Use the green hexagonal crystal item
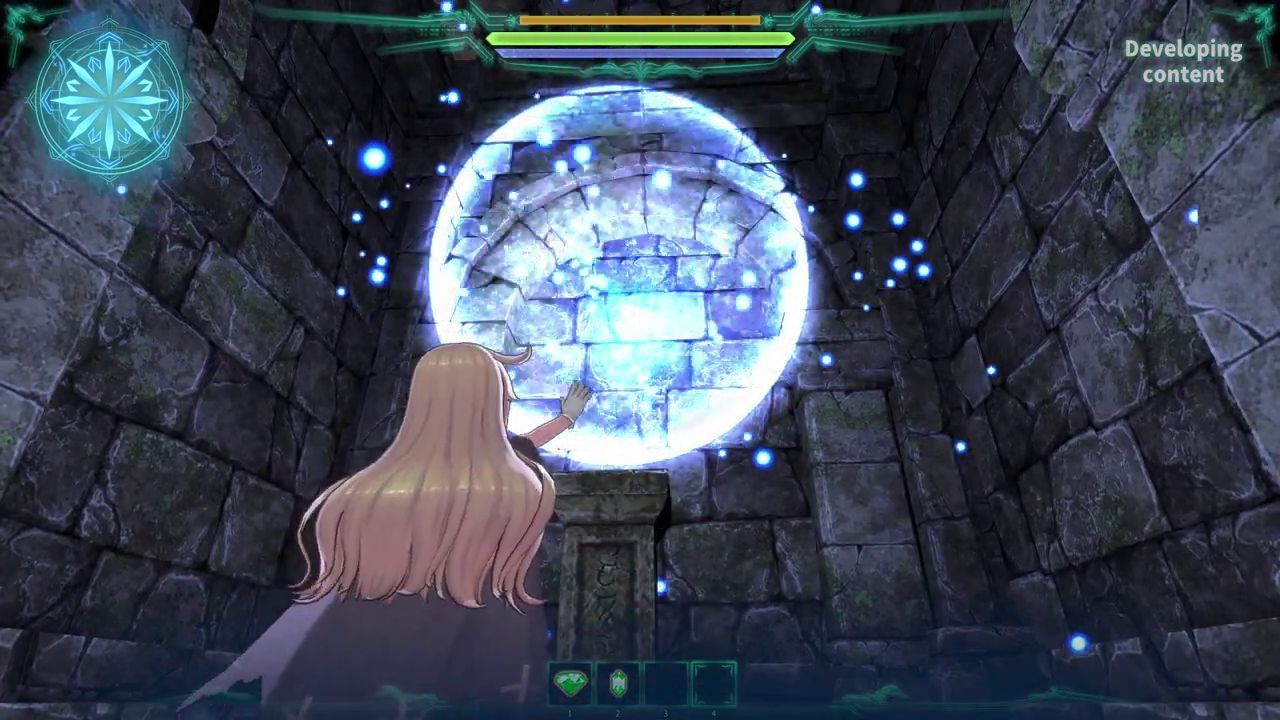1280x720 pixels. coord(618,684)
